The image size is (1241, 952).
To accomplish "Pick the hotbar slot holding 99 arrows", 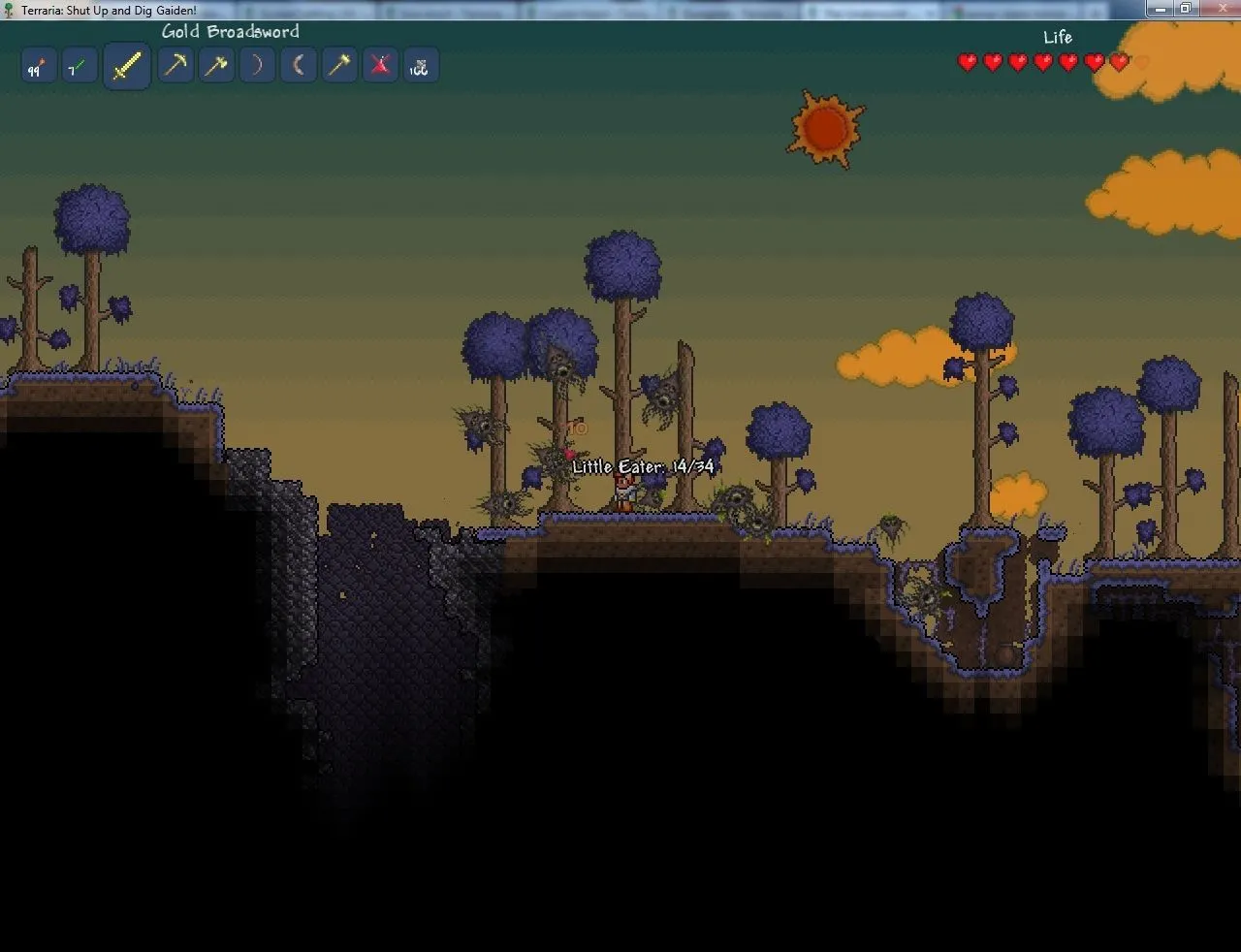I will pyautogui.click(x=38, y=67).
